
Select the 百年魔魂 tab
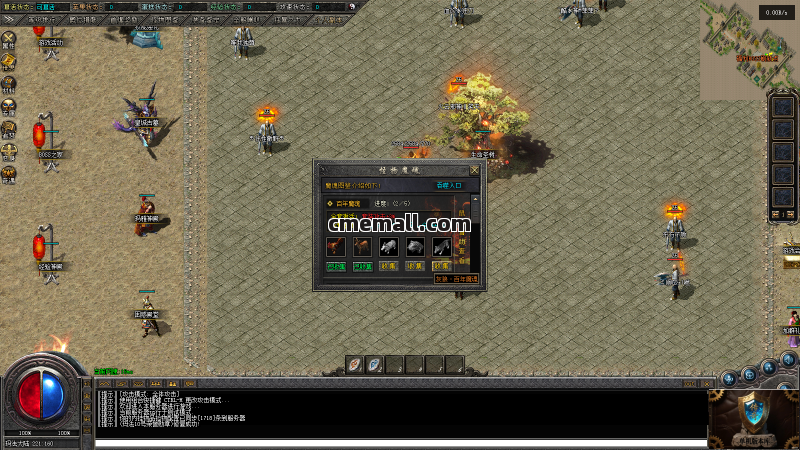(x=346, y=203)
